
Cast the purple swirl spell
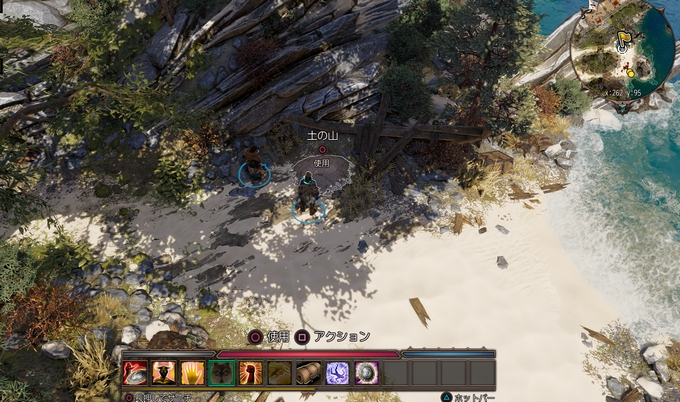click(x=338, y=373)
